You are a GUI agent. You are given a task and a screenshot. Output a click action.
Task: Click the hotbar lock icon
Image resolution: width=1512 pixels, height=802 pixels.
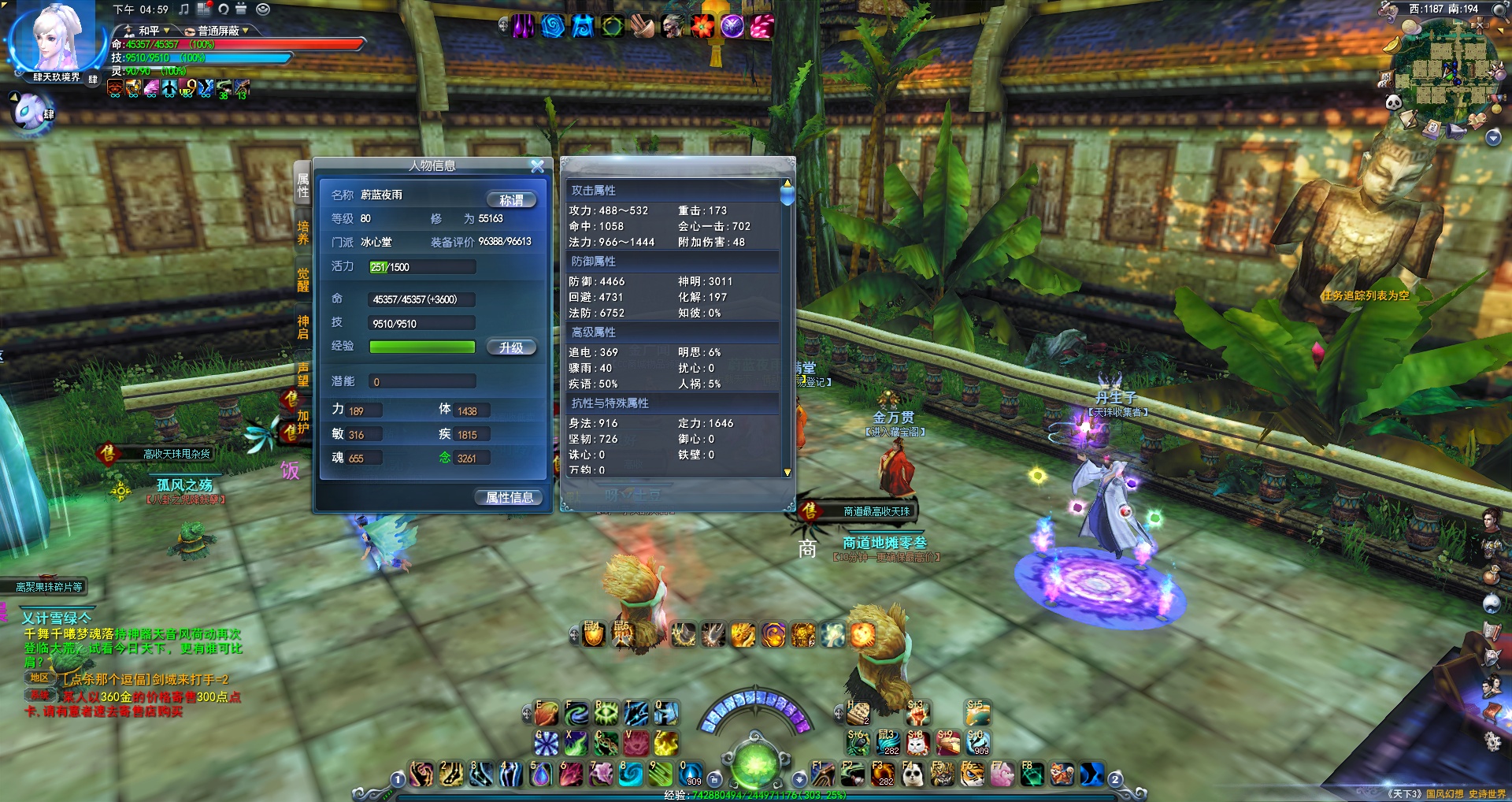pyautogui.click(x=714, y=779)
